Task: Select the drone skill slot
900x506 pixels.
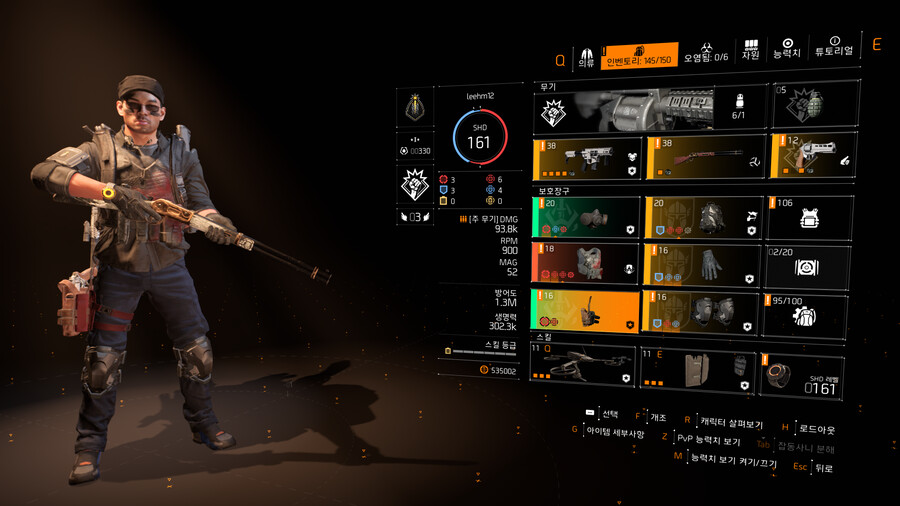Action: click(x=584, y=366)
